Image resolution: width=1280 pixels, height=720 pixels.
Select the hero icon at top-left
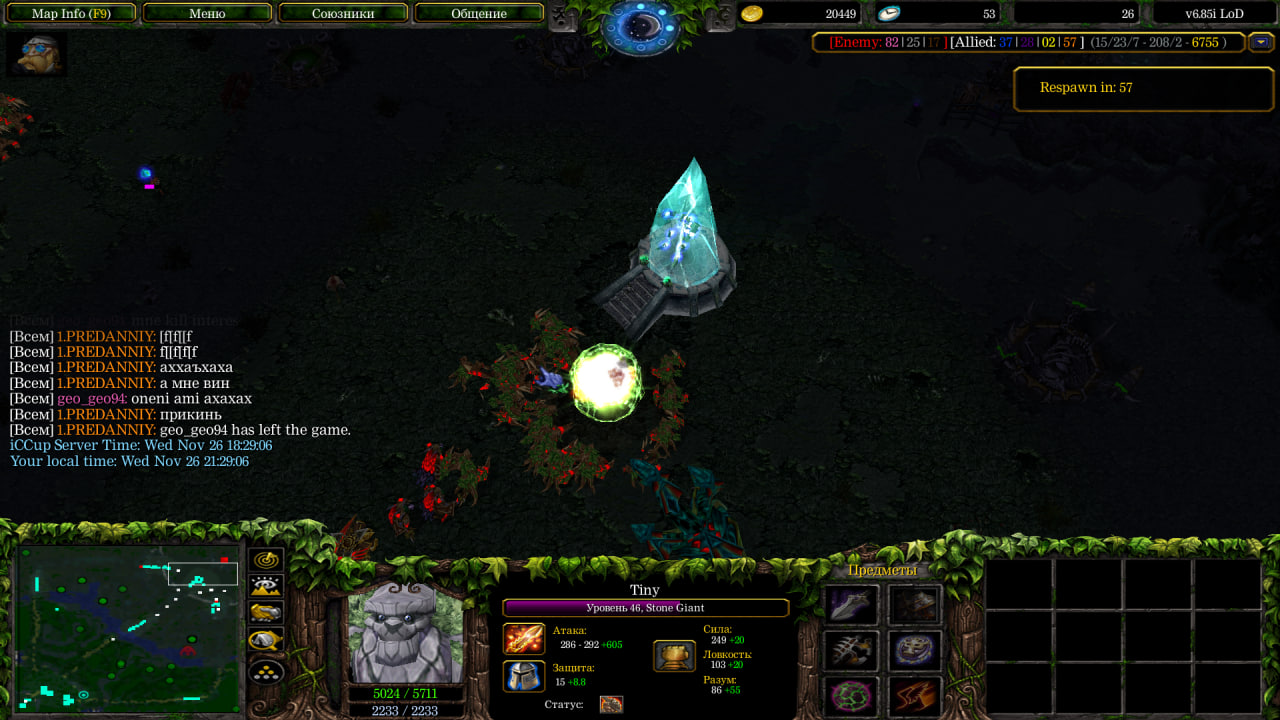tap(36, 54)
